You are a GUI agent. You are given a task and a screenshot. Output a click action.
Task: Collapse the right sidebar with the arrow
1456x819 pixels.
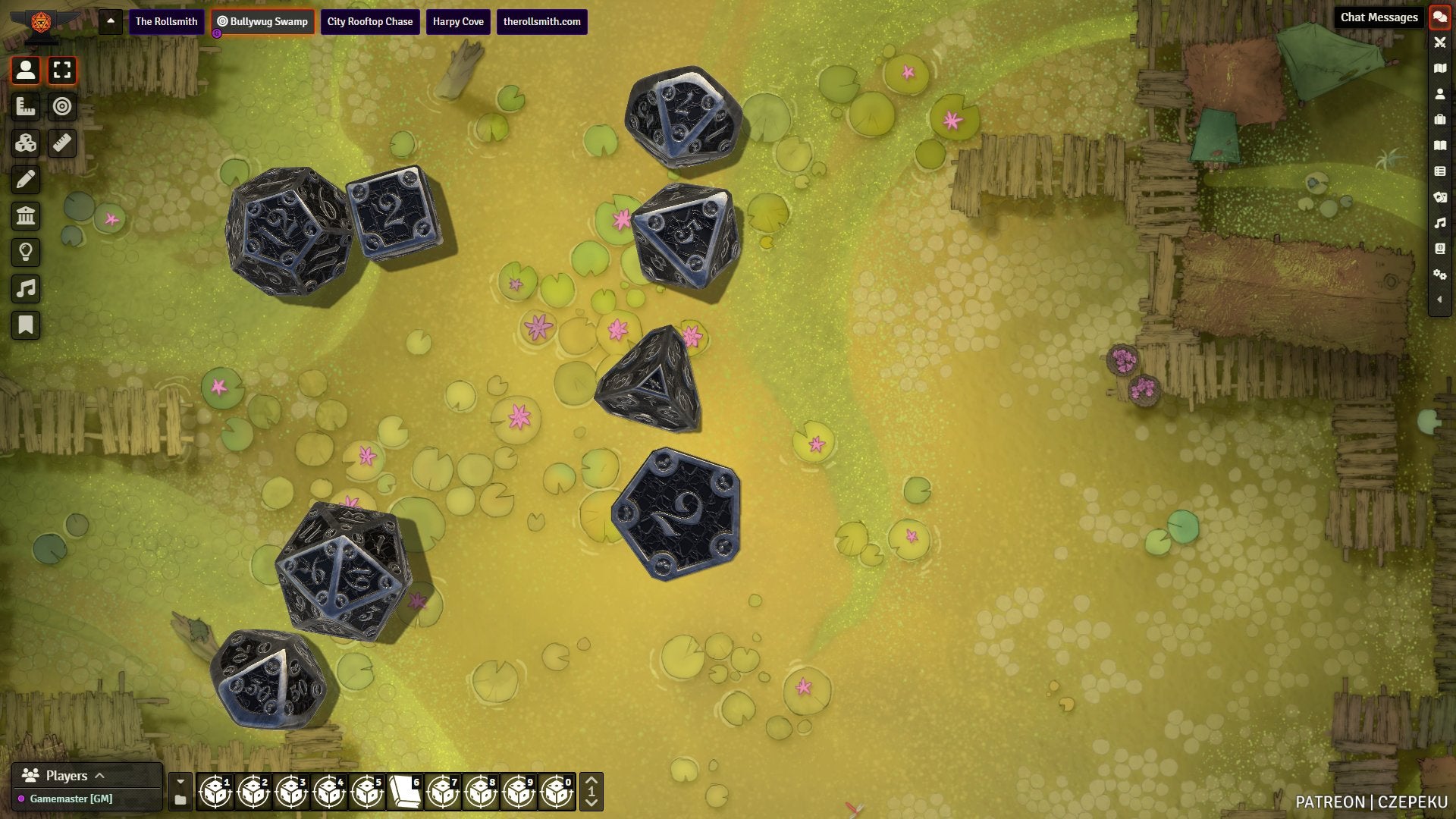[x=1439, y=300]
